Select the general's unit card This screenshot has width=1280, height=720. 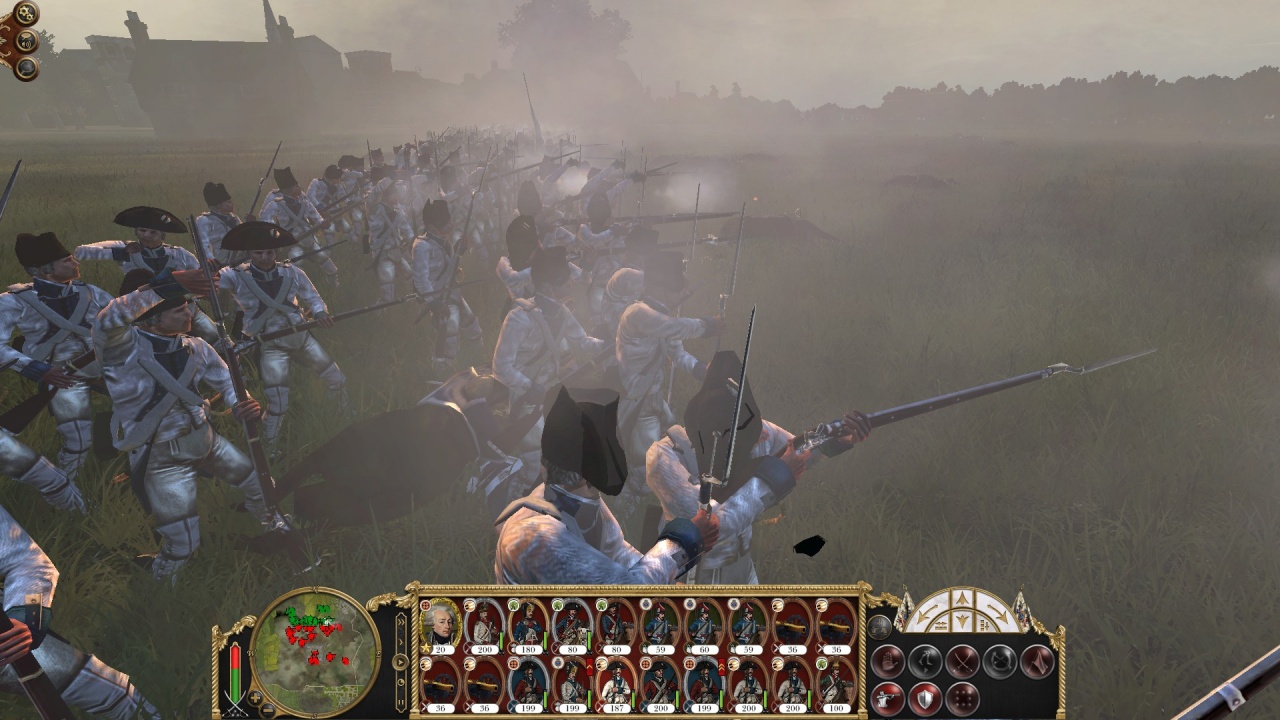tap(440, 625)
